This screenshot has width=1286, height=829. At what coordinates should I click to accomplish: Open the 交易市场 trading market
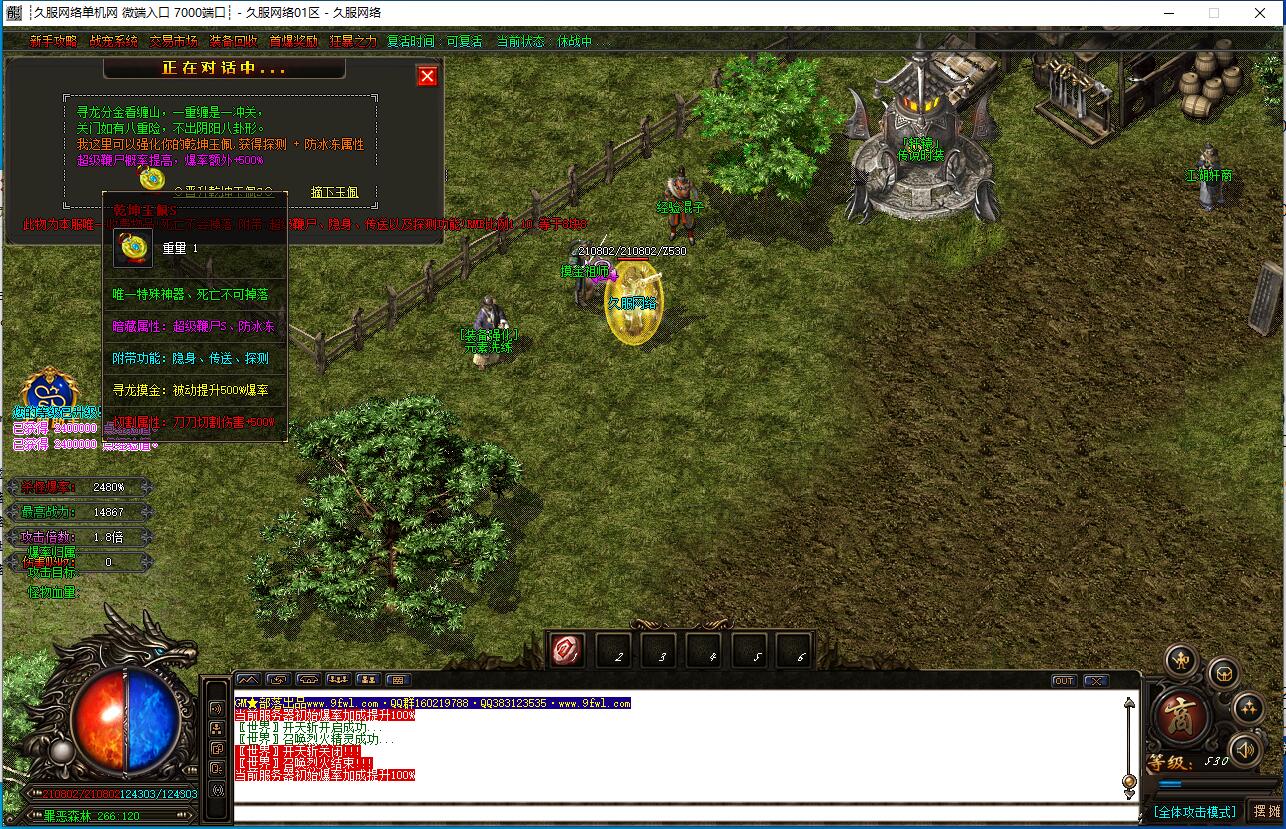pos(173,42)
